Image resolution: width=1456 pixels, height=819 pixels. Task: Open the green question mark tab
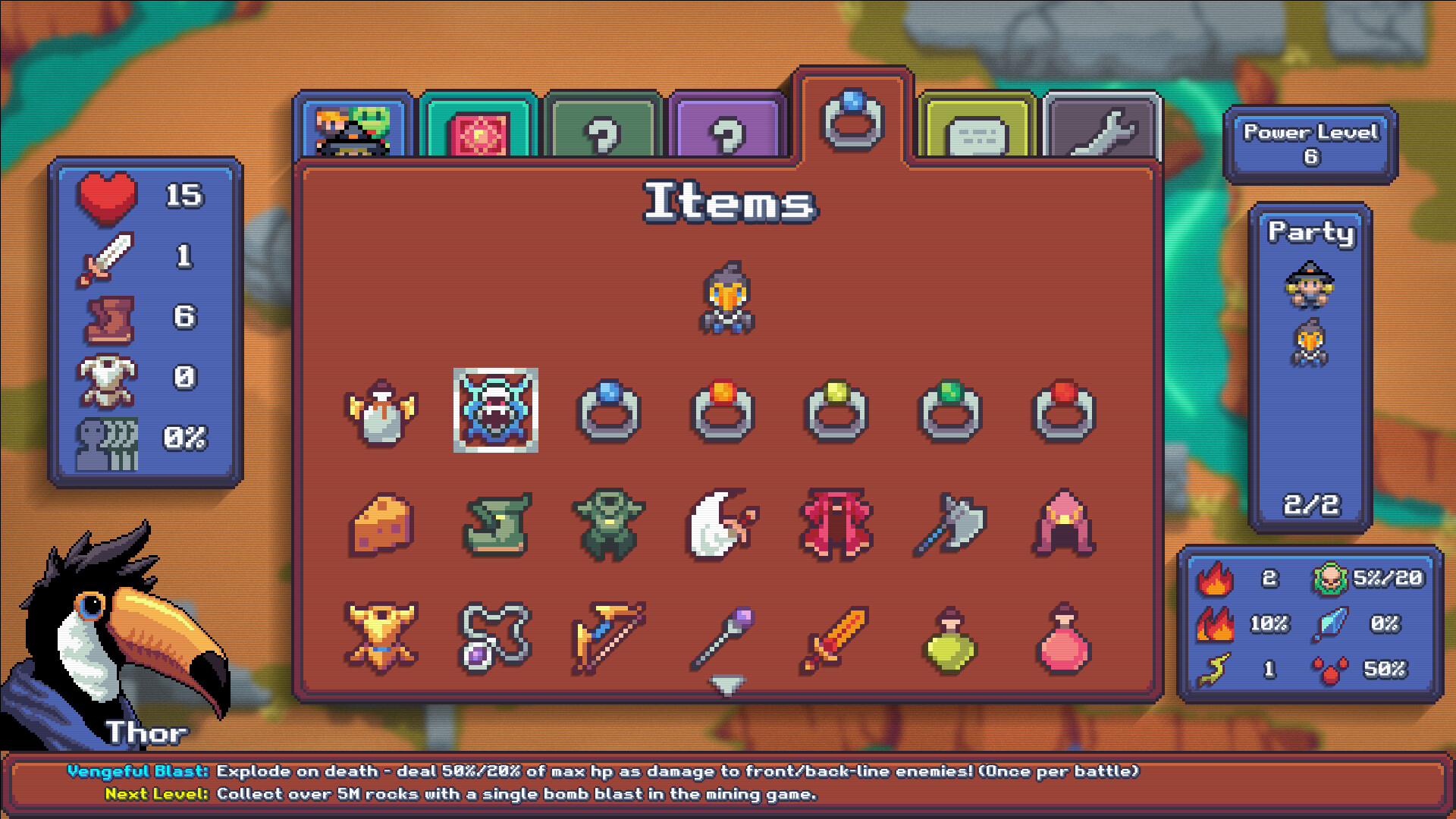[x=603, y=127]
